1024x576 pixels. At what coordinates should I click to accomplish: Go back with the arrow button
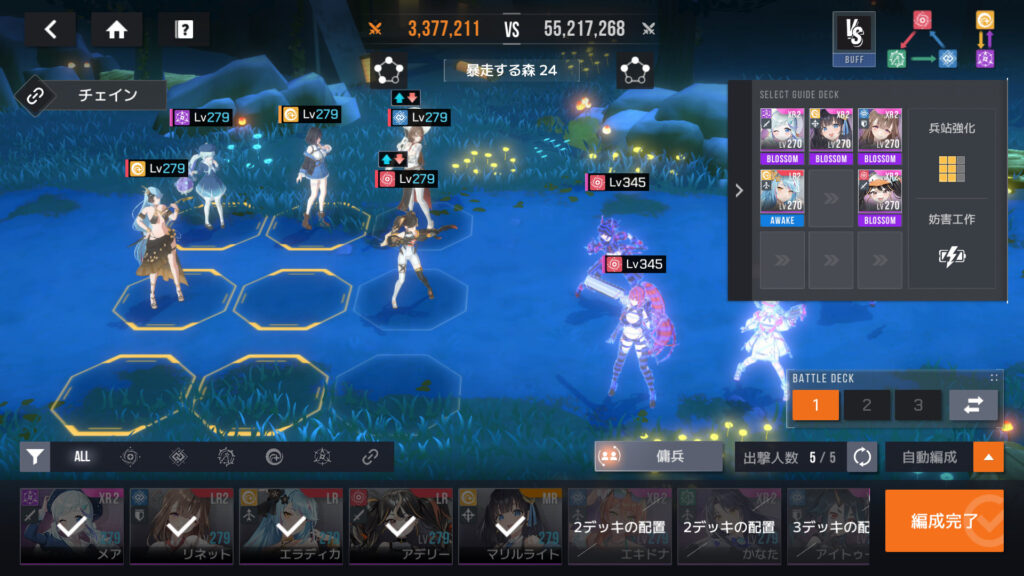(x=50, y=29)
